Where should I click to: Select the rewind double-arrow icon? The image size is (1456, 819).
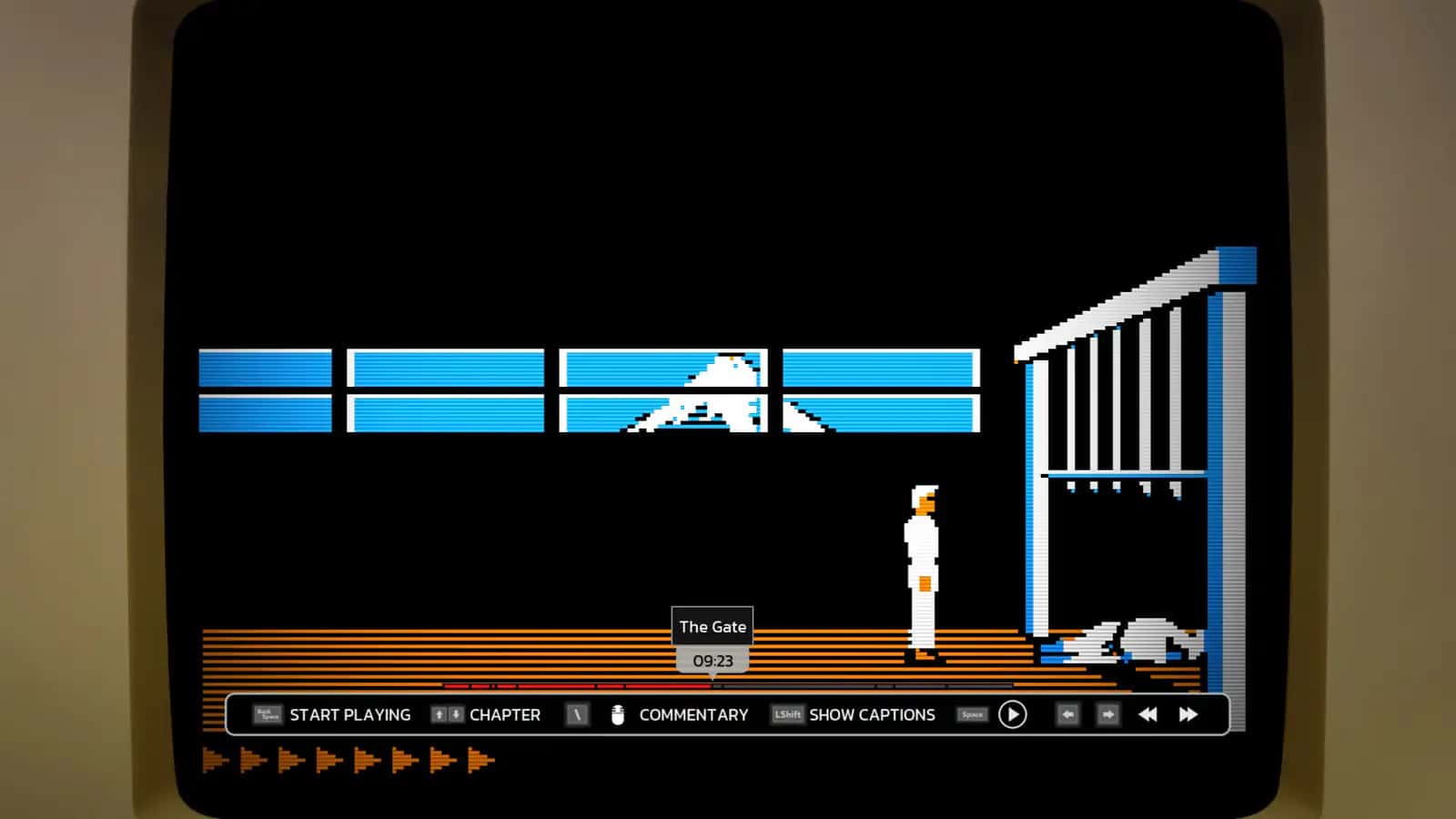pos(1148,714)
